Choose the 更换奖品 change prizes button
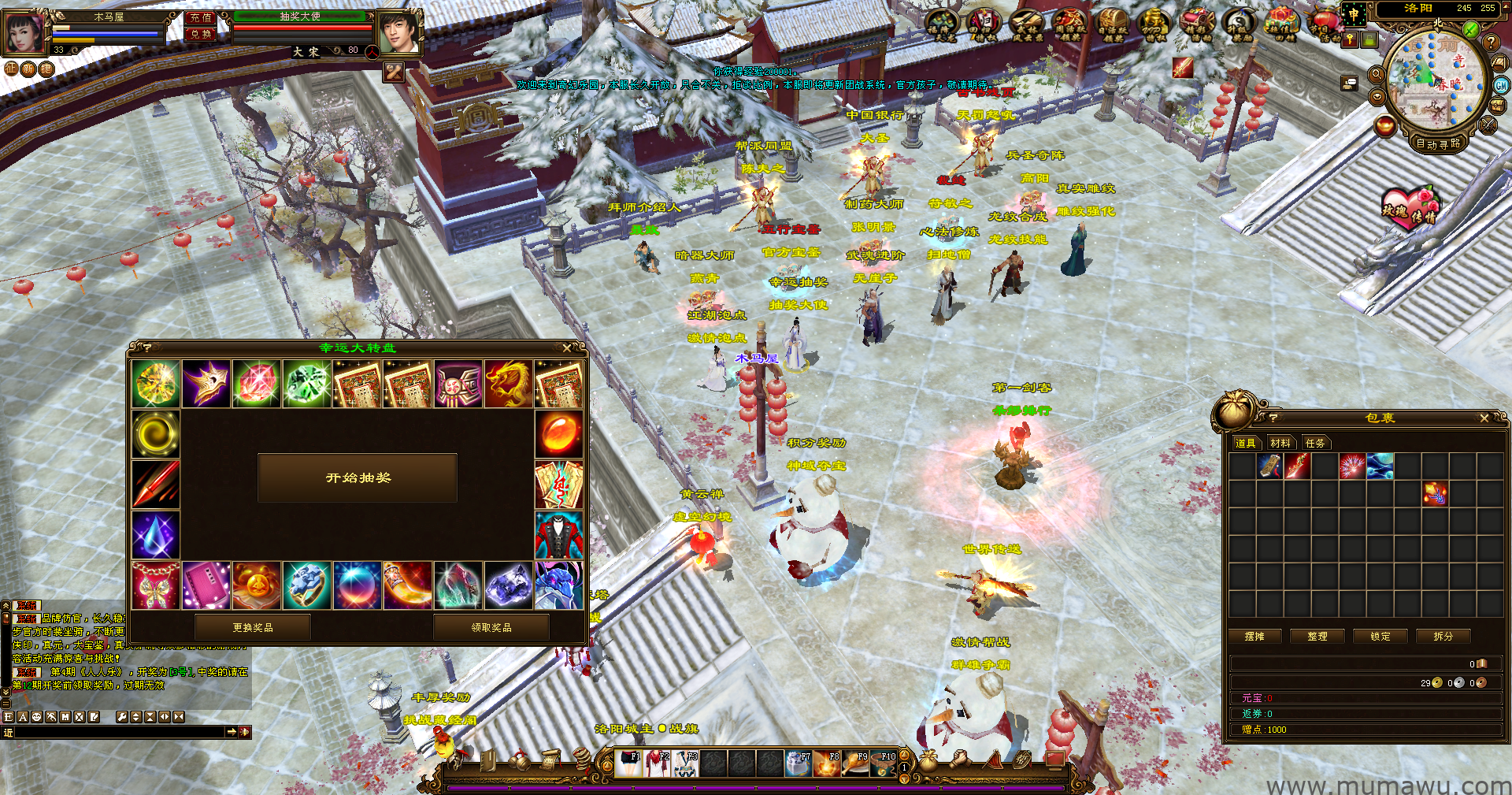This screenshot has width=1512, height=795. point(253,627)
